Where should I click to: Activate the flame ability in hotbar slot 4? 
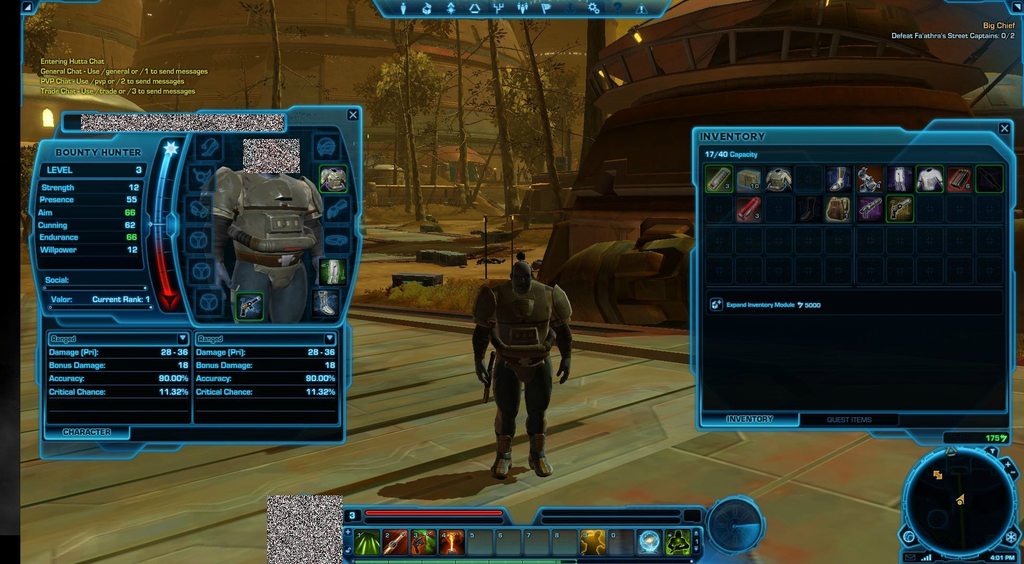click(x=452, y=543)
